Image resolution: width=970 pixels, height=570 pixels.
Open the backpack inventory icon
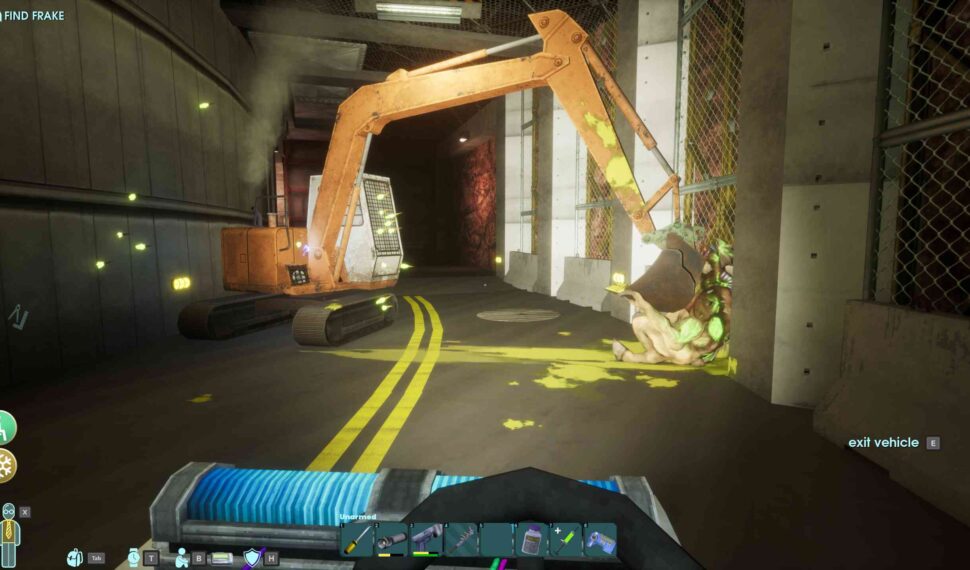coord(75,558)
